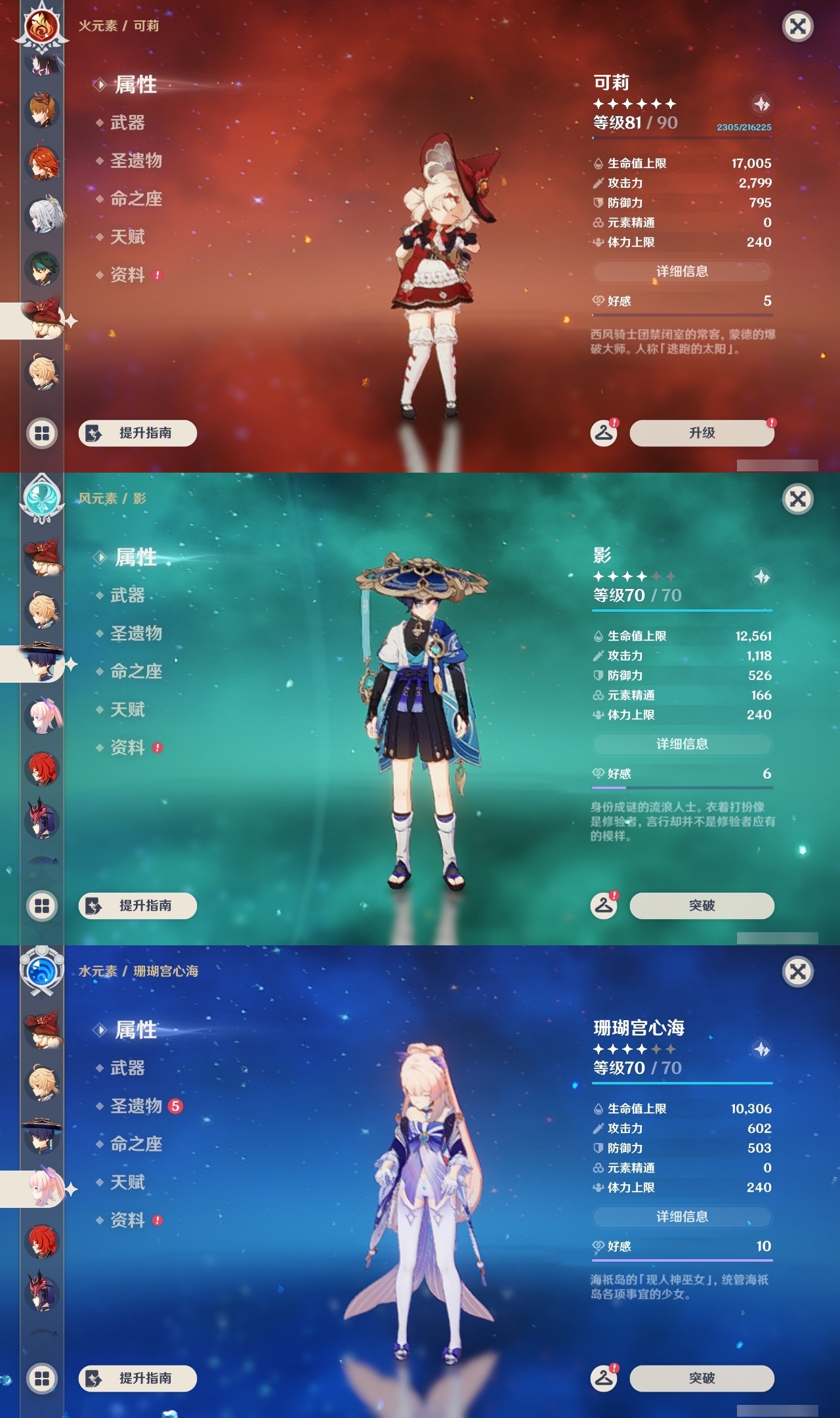Click the 升级 button to level up Klee
Screen dimensions: 840x1418
[701, 433]
